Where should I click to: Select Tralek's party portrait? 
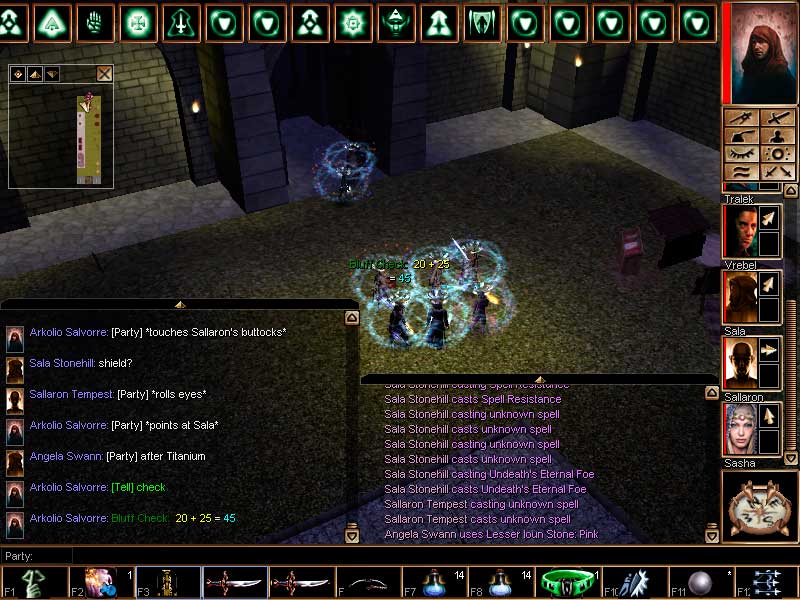click(x=739, y=231)
